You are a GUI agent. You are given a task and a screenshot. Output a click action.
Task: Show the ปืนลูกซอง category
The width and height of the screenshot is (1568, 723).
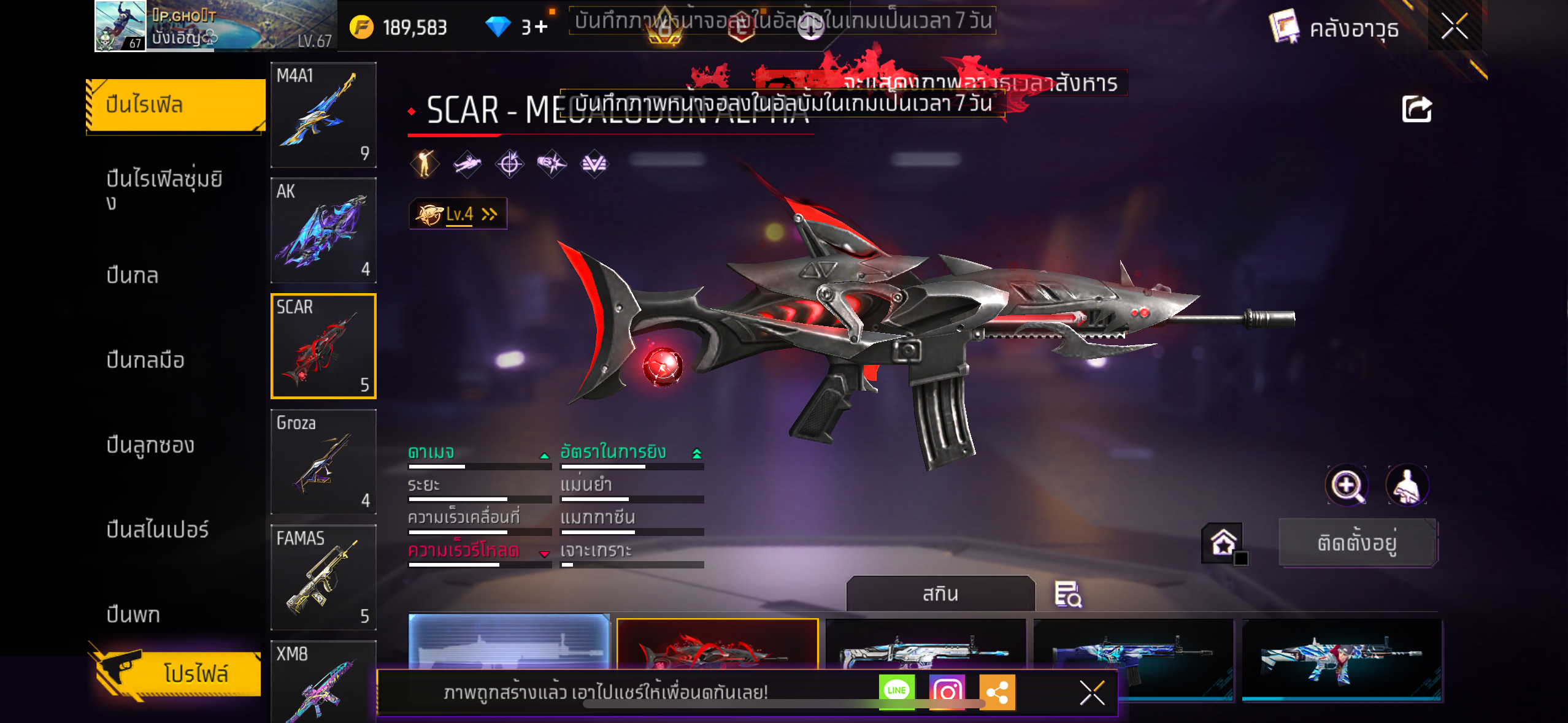pyautogui.click(x=150, y=445)
